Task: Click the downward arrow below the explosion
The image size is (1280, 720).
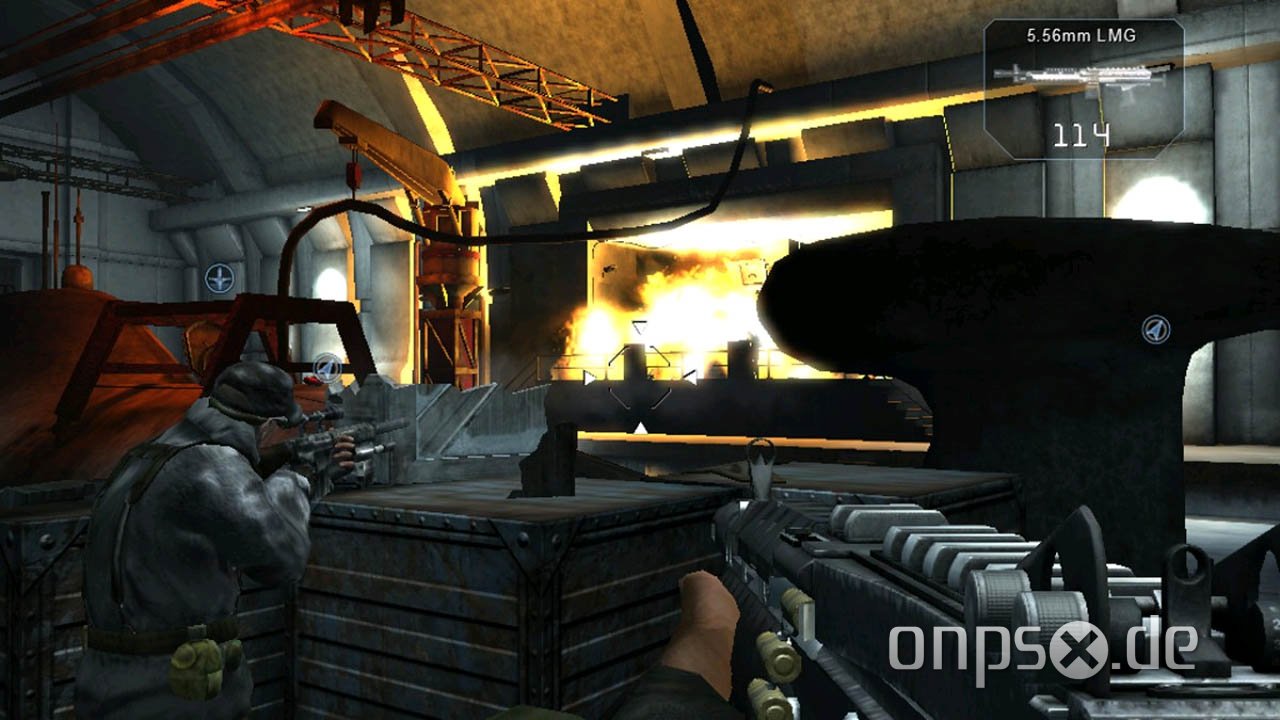Action: tap(639, 426)
